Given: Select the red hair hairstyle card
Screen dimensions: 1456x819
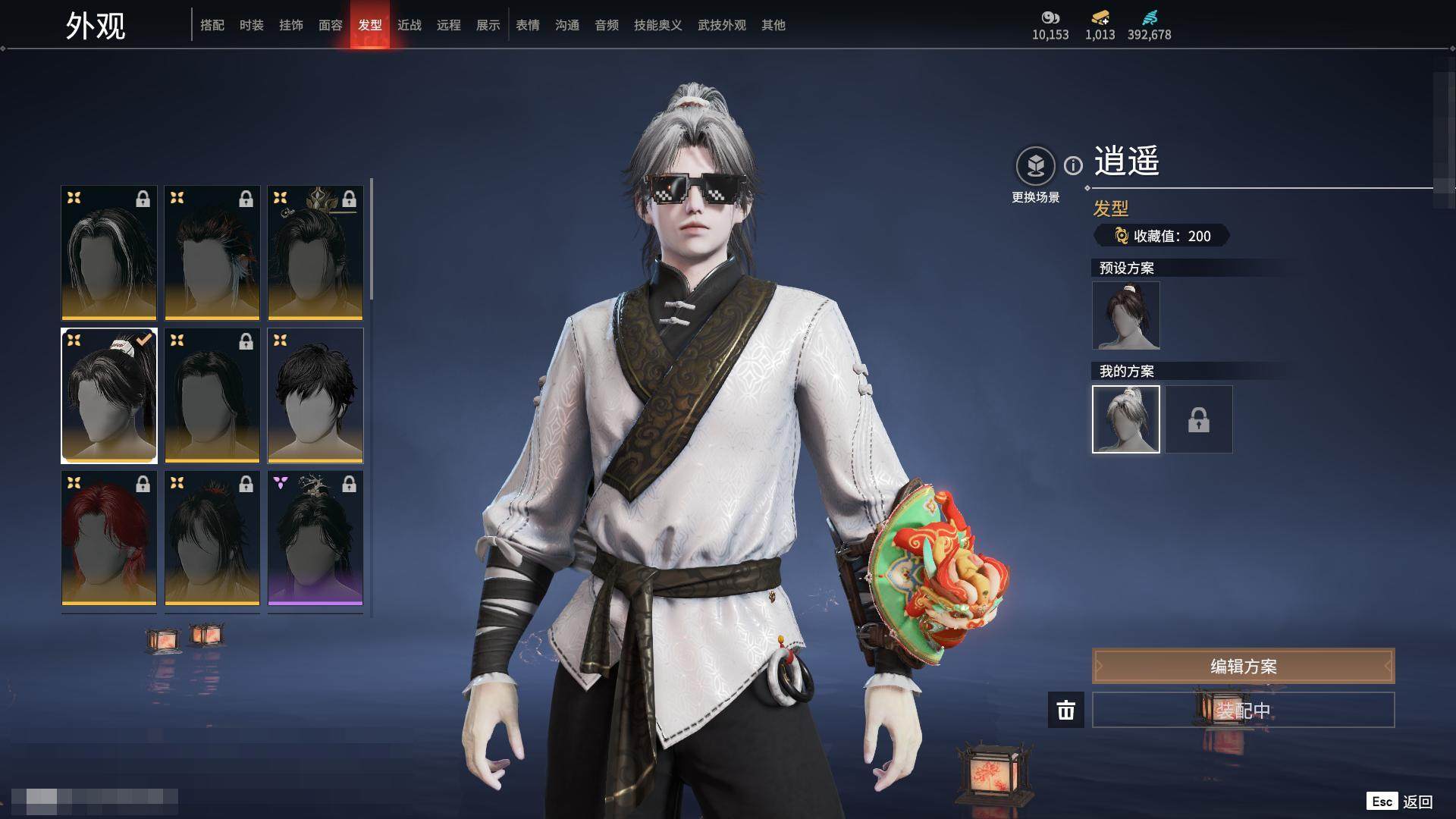Looking at the screenshot, I should tap(108, 538).
